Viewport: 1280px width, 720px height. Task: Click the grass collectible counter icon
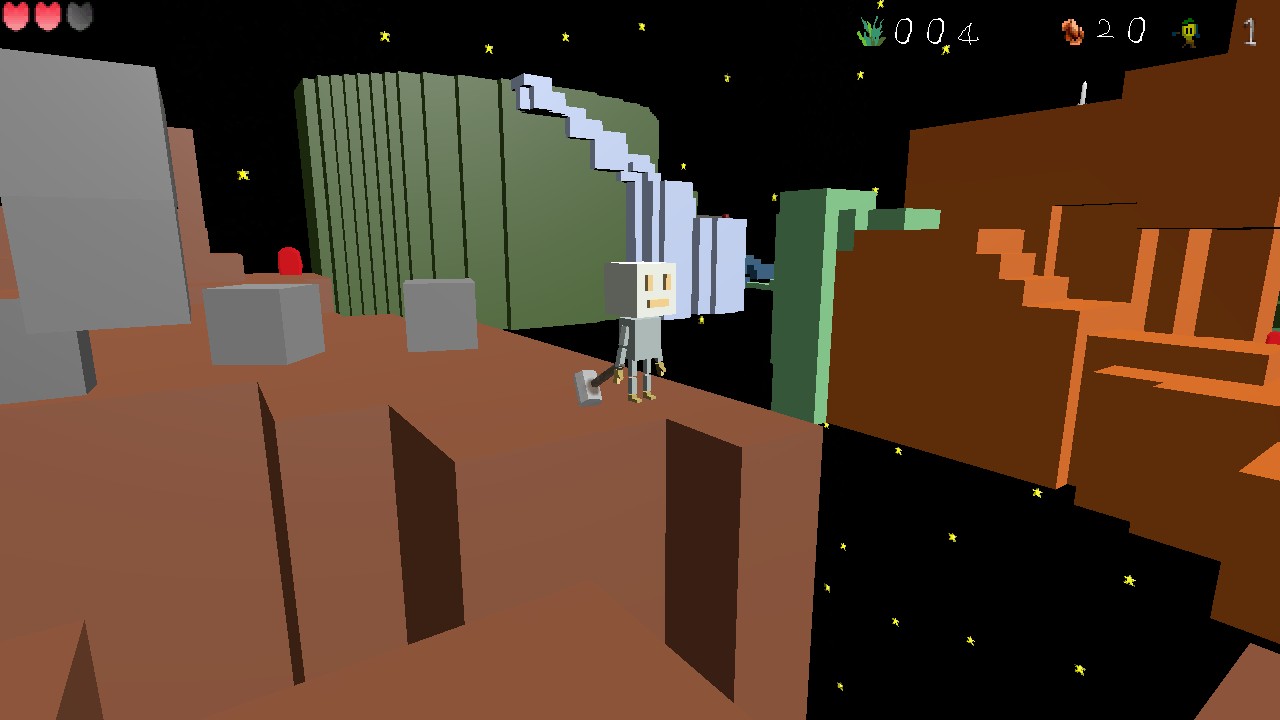[x=872, y=30]
